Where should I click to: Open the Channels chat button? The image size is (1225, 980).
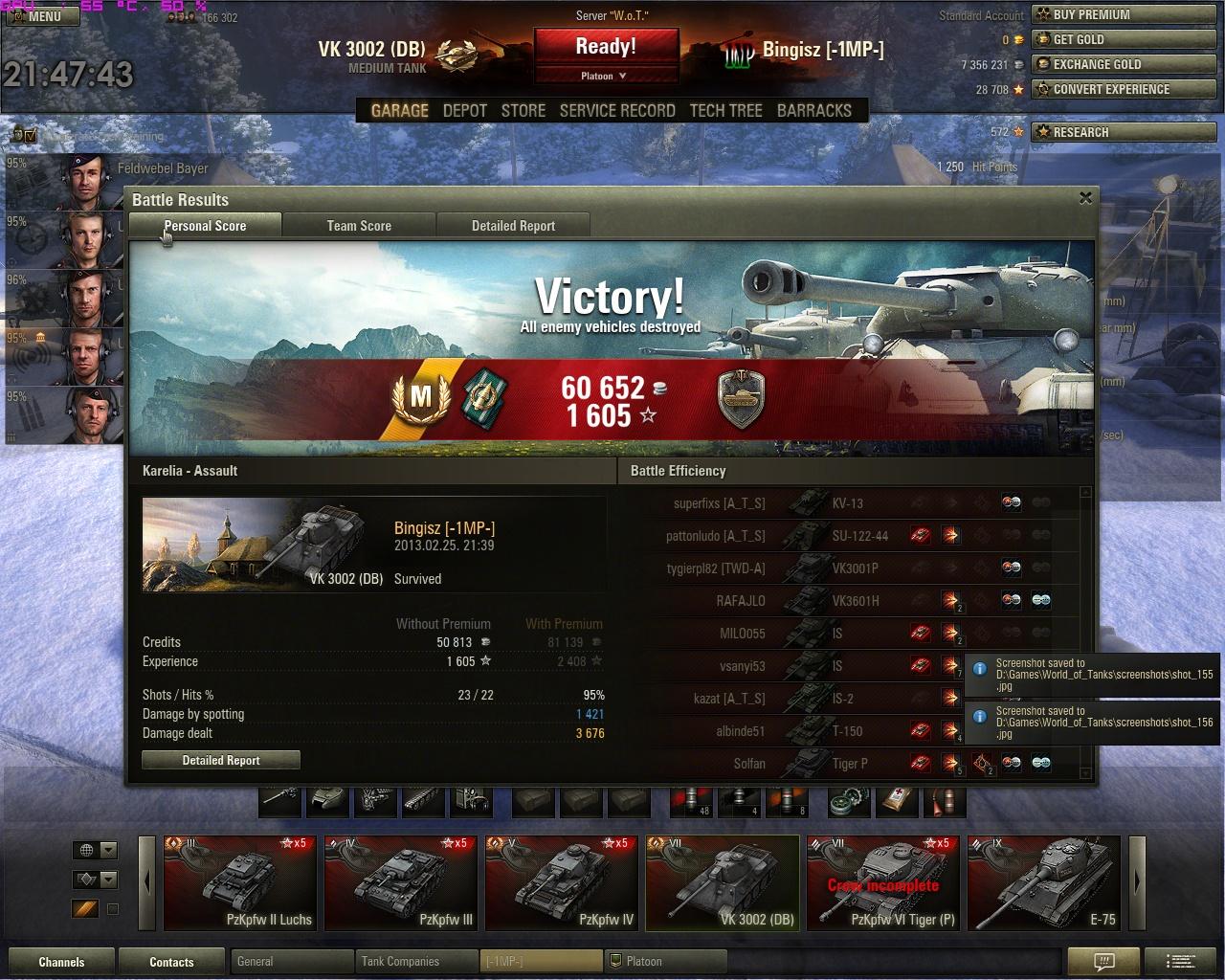[61, 962]
